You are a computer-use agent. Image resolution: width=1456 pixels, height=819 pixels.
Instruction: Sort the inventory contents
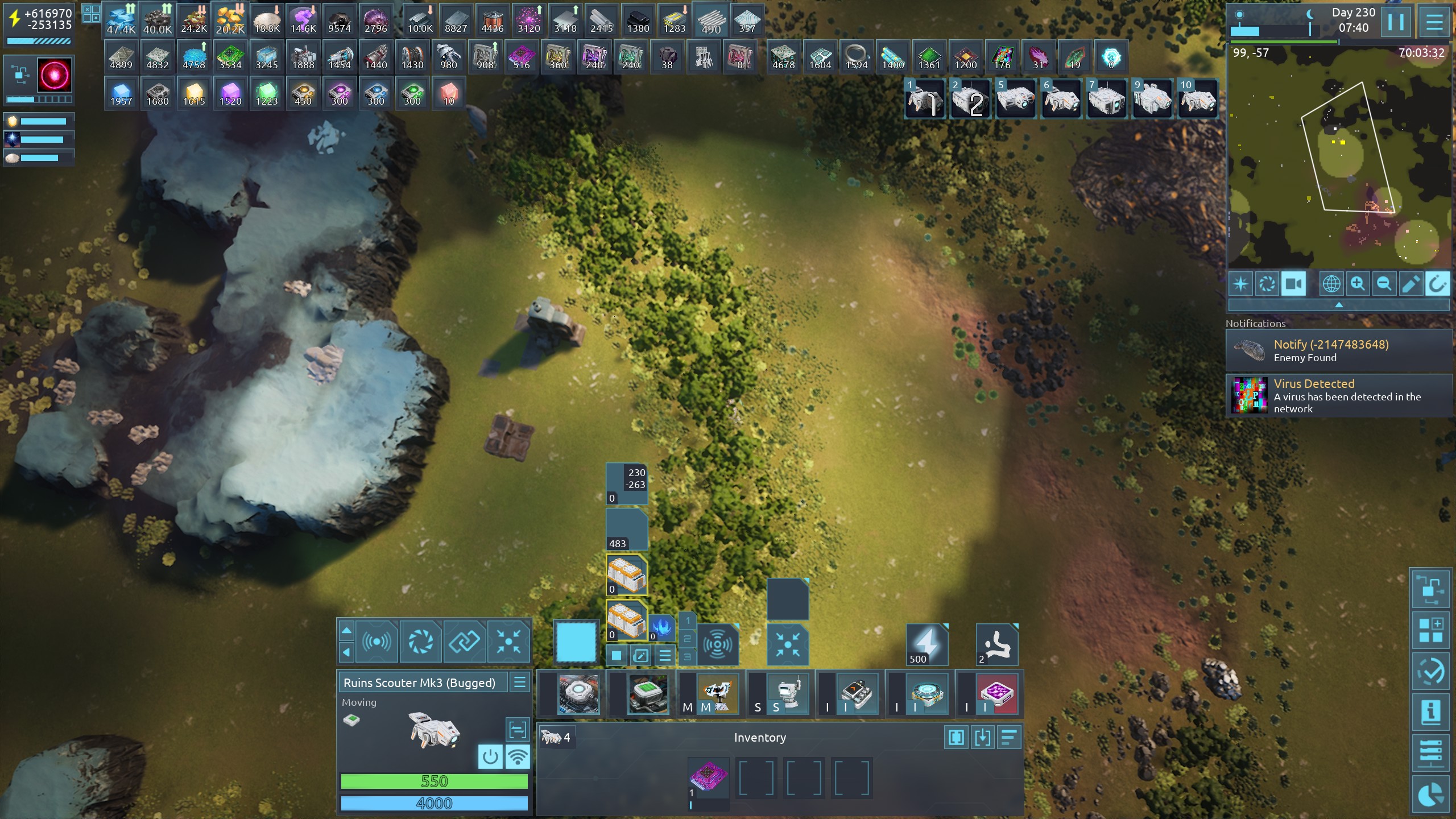pos(1009,738)
